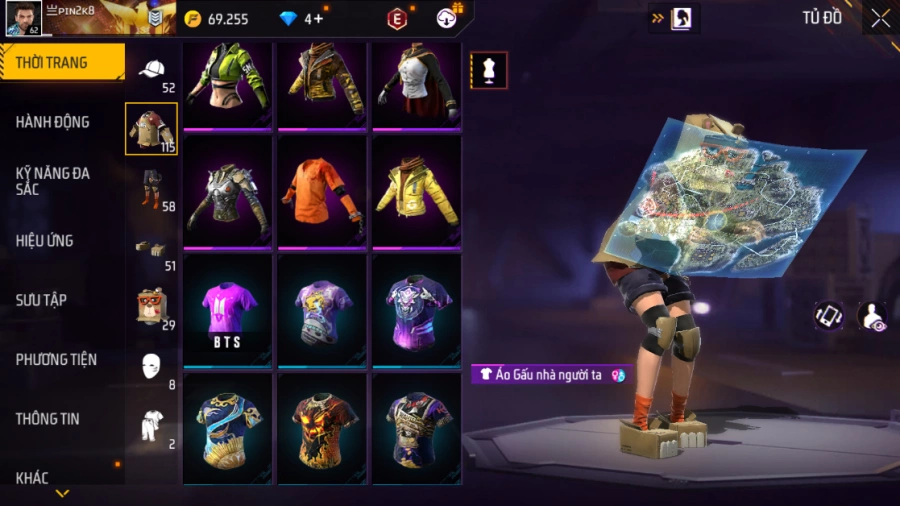
Task: Open the Kỹ Năng Đa Sắc tab
Action: click(54, 181)
